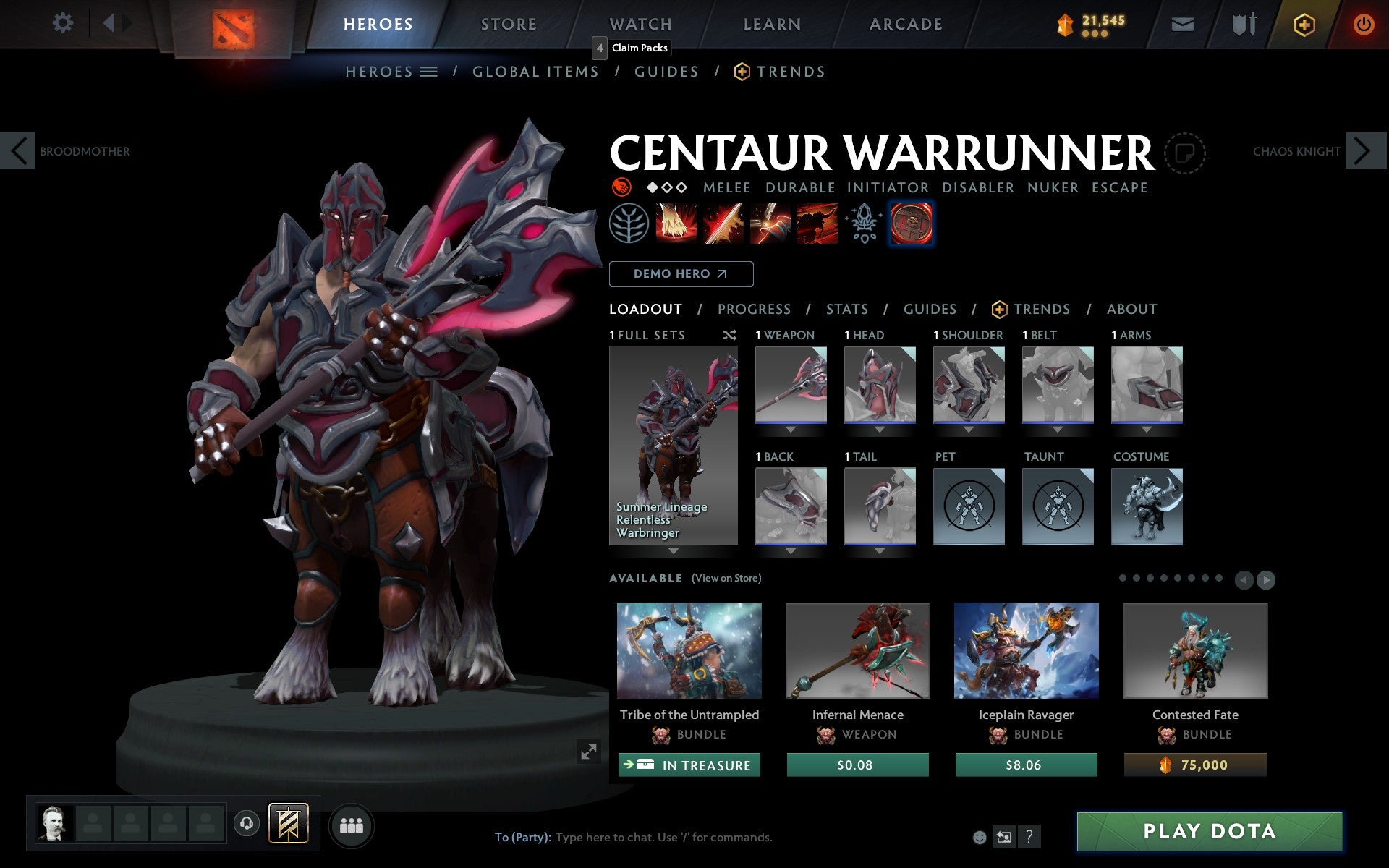Switch to the PROGRESS tab
The width and height of the screenshot is (1389, 868).
coord(754,309)
